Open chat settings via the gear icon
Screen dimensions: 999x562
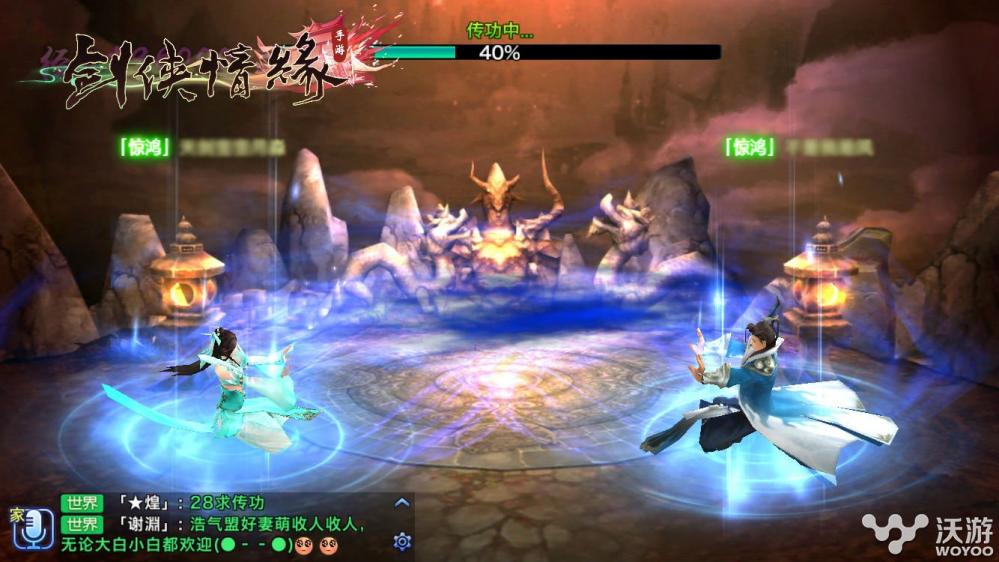pos(402,542)
